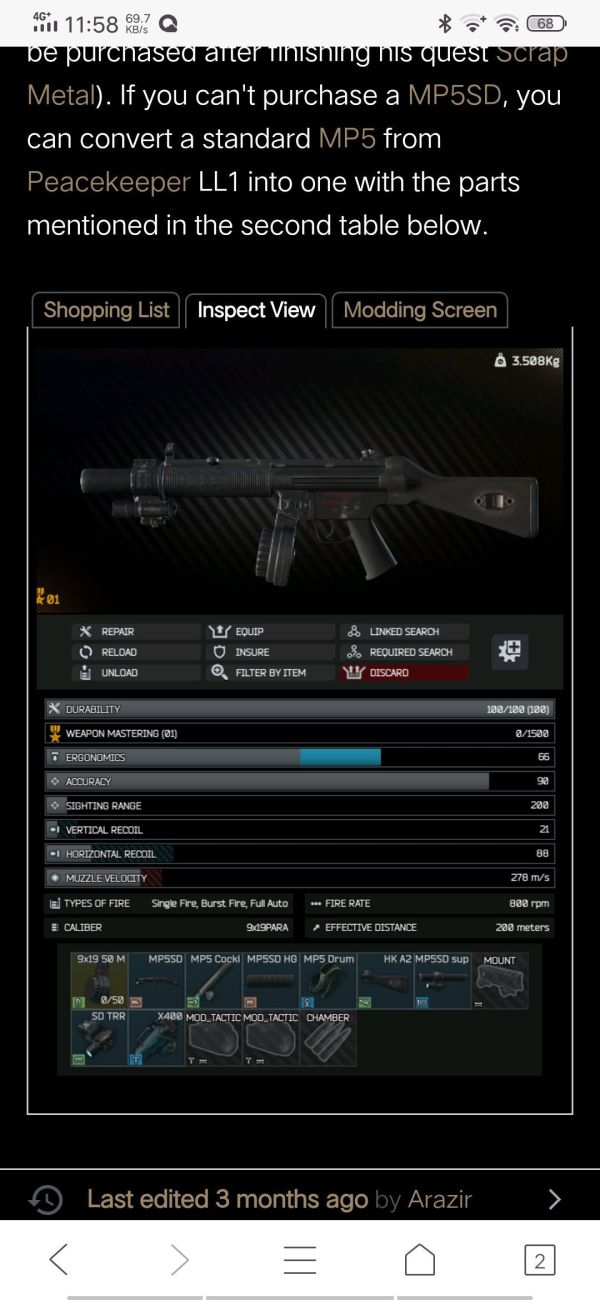Screen dimensions: 600x1300
Task: Select the MP5 Drum slot
Action: (x=329, y=981)
